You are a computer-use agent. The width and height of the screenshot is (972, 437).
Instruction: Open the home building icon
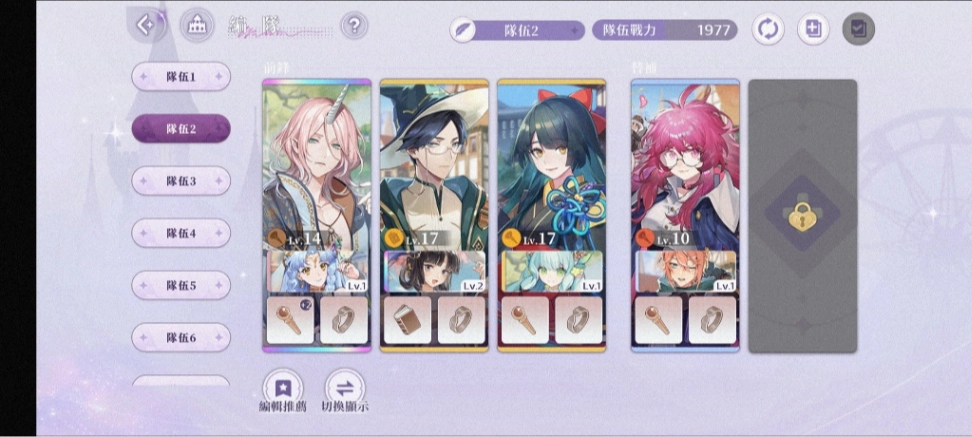coord(197,26)
